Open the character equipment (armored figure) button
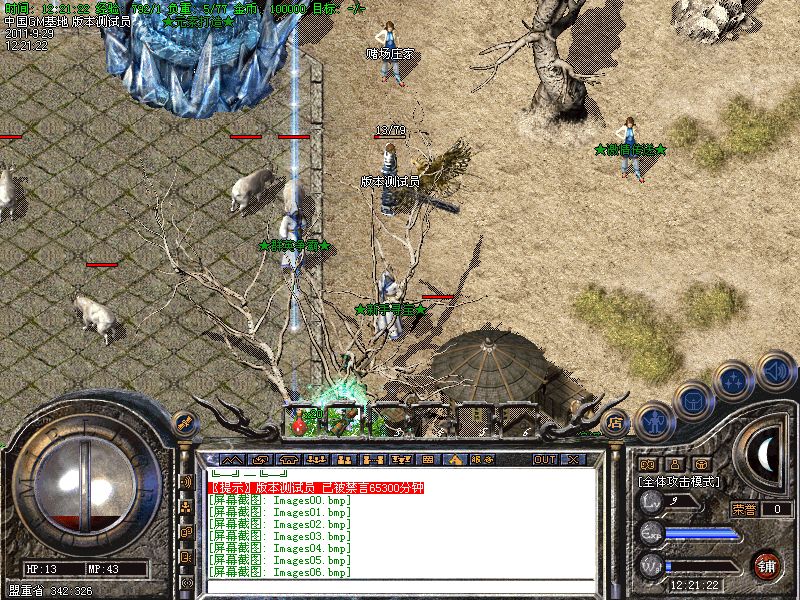The height and width of the screenshot is (600, 800). (654, 419)
